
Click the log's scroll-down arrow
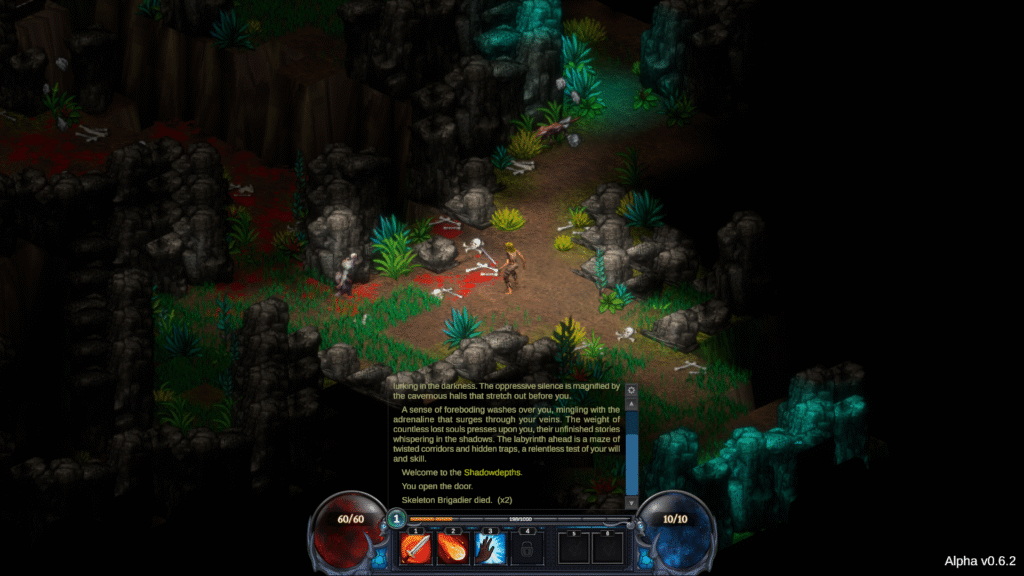click(631, 502)
